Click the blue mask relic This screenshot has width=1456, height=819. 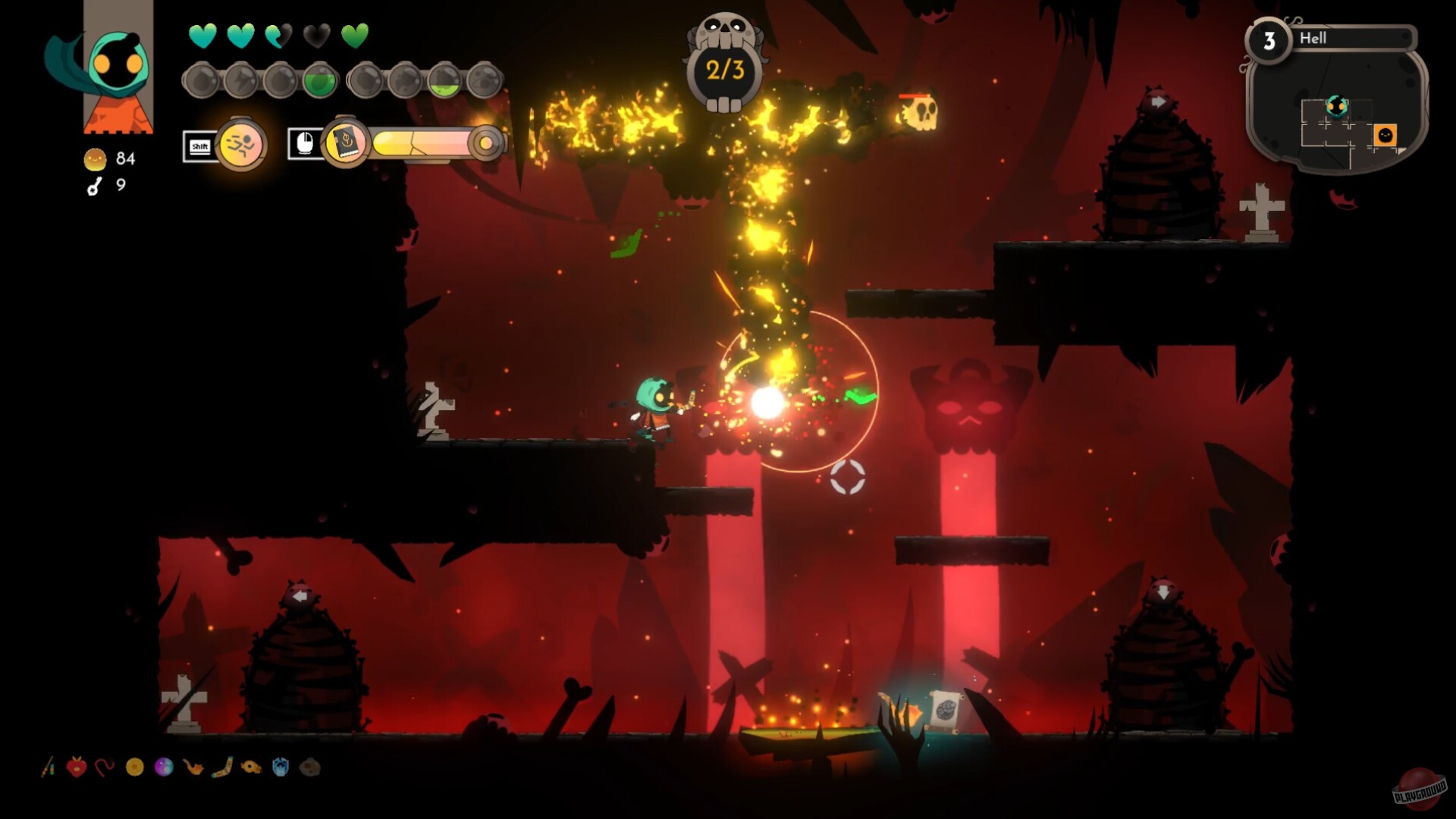click(281, 767)
